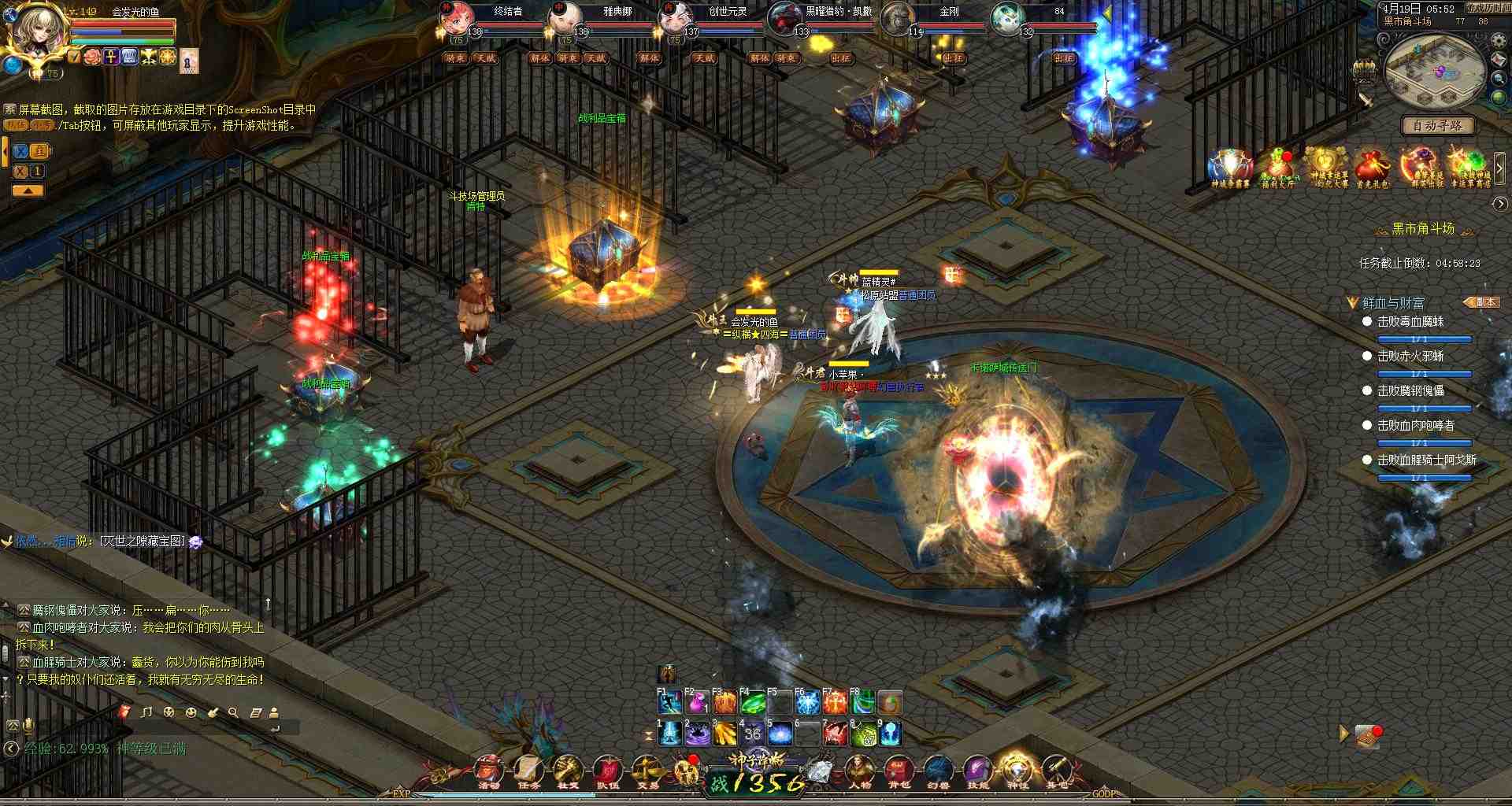Toggle the magnifier icon in chat toolbar
The width and height of the screenshot is (1512, 806).
click(x=234, y=712)
